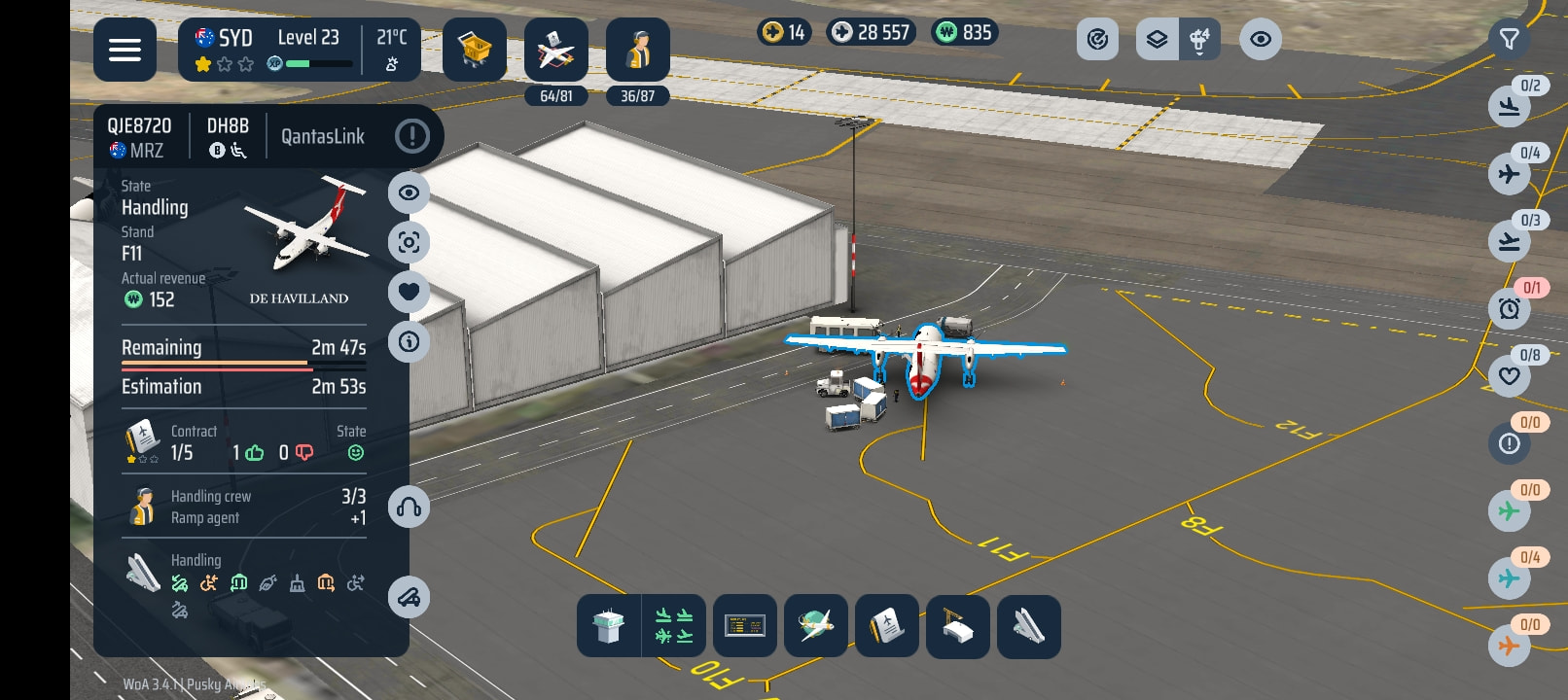This screenshot has width=1568, height=700.
Task: Focus camera on the selected aircraft
Action: point(410,242)
